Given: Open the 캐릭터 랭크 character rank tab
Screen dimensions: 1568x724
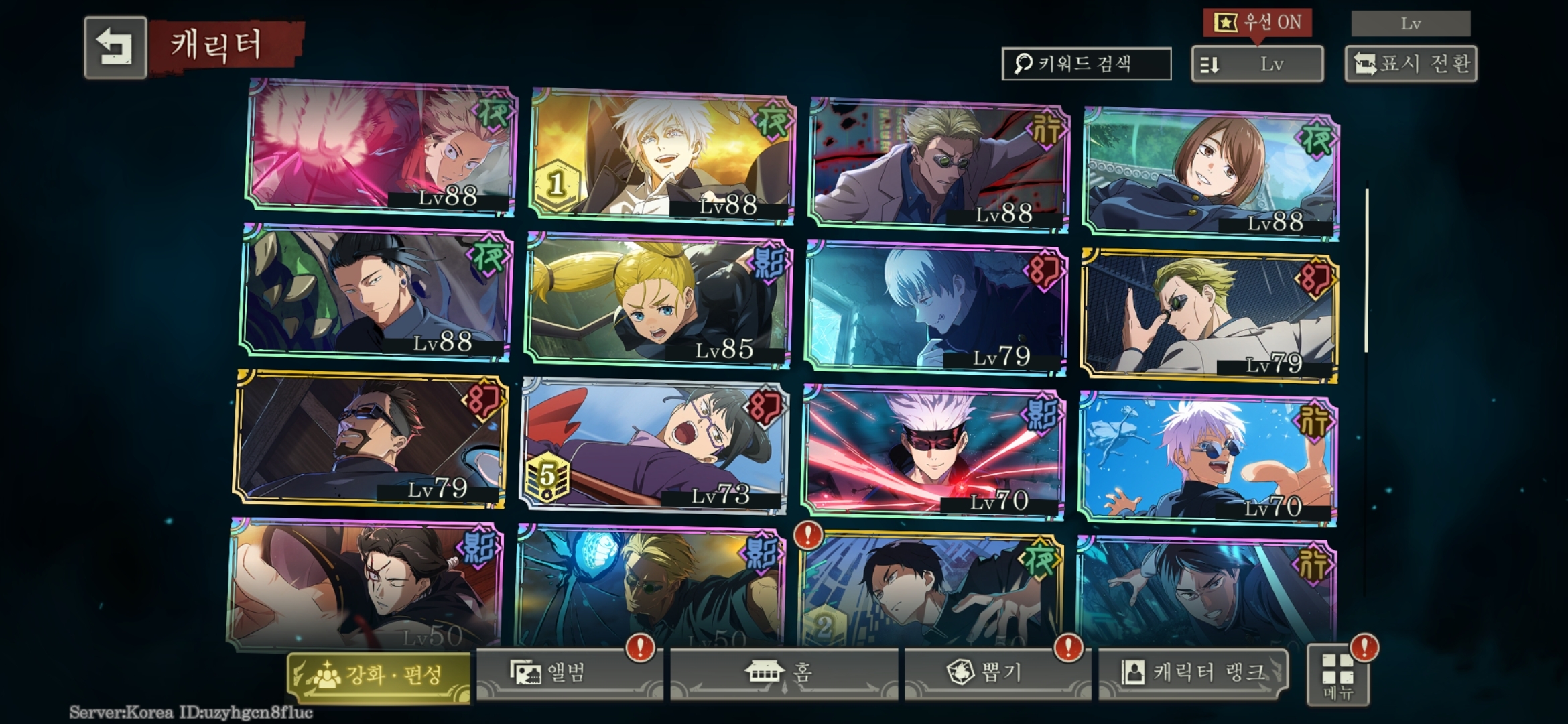Looking at the screenshot, I should tap(1194, 673).
